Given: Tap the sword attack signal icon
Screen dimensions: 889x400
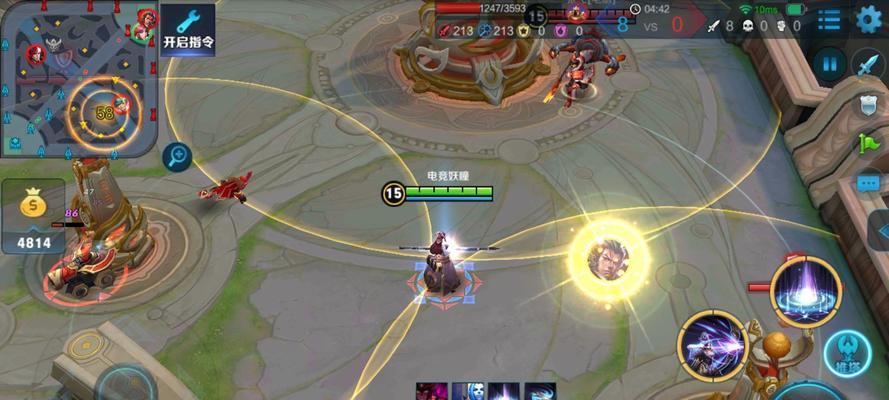Looking at the screenshot, I should coord(867,65).
